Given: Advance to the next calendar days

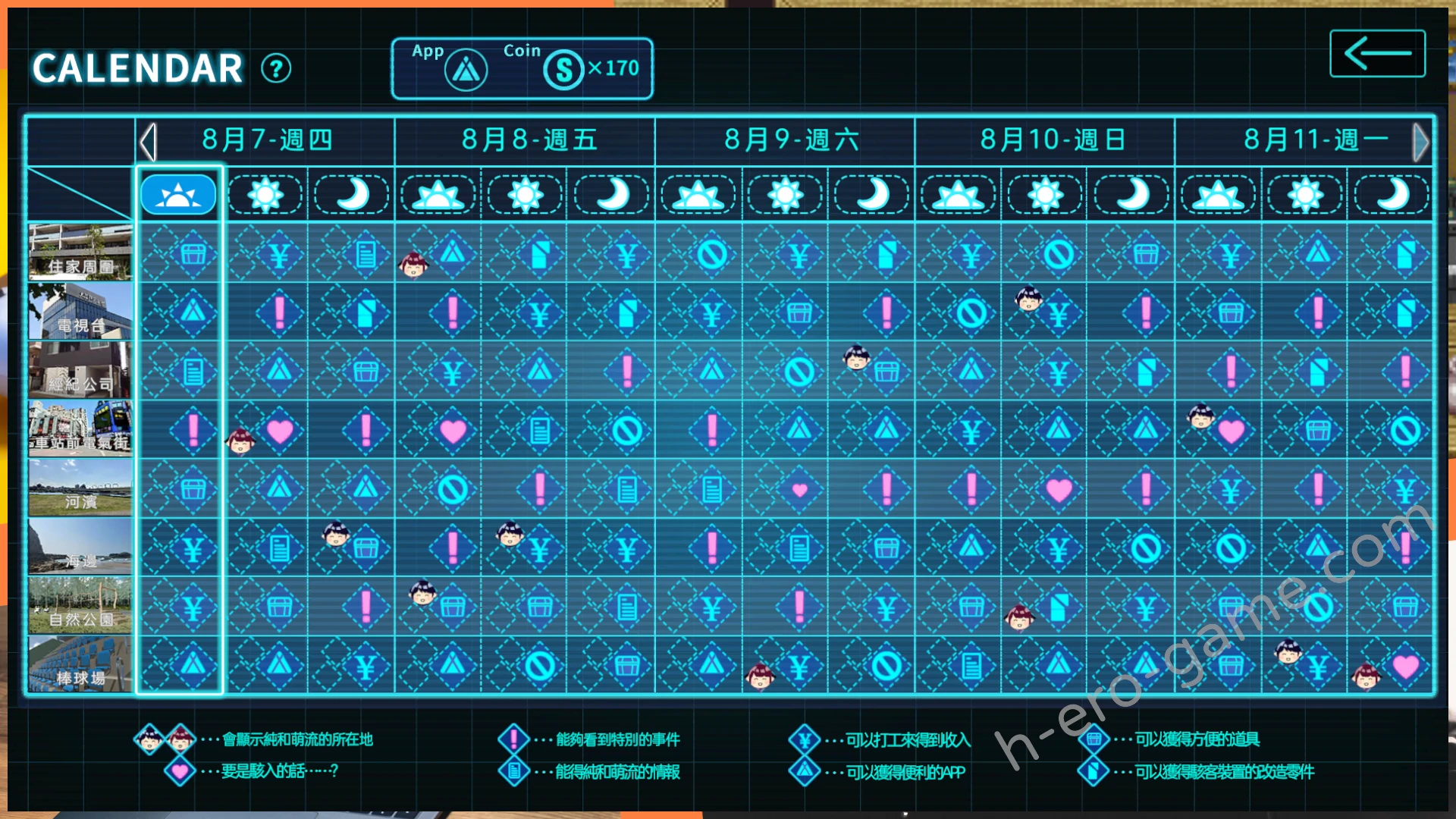Looking at the screenshot, I should 1420,142.
